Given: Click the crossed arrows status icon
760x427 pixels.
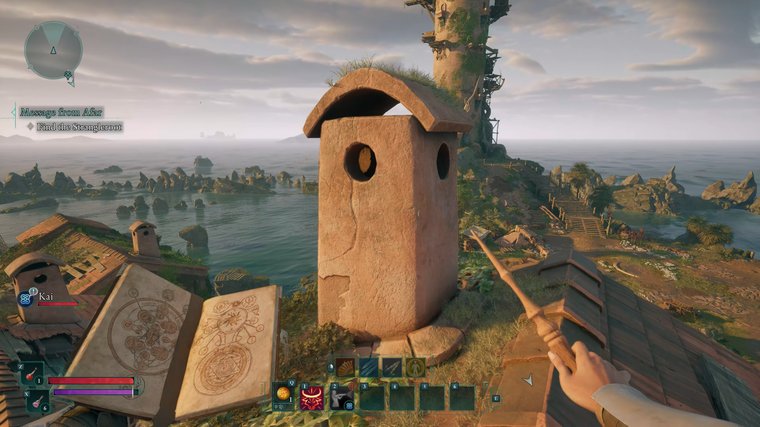Looking at the screenshot, I should coord(391,367).
